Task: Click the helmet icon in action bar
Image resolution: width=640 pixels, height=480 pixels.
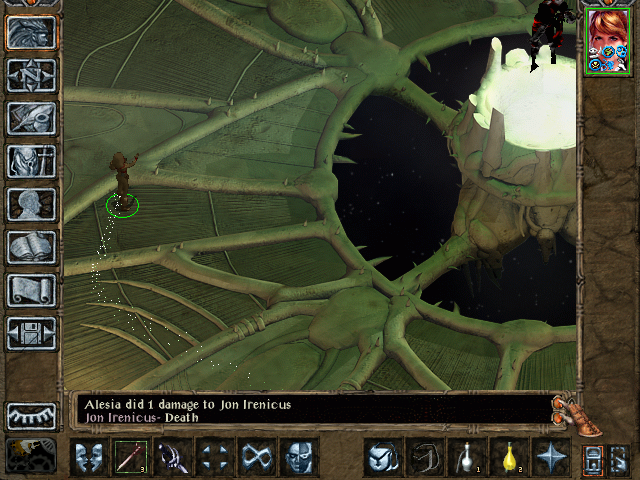Action: point(381,457)
